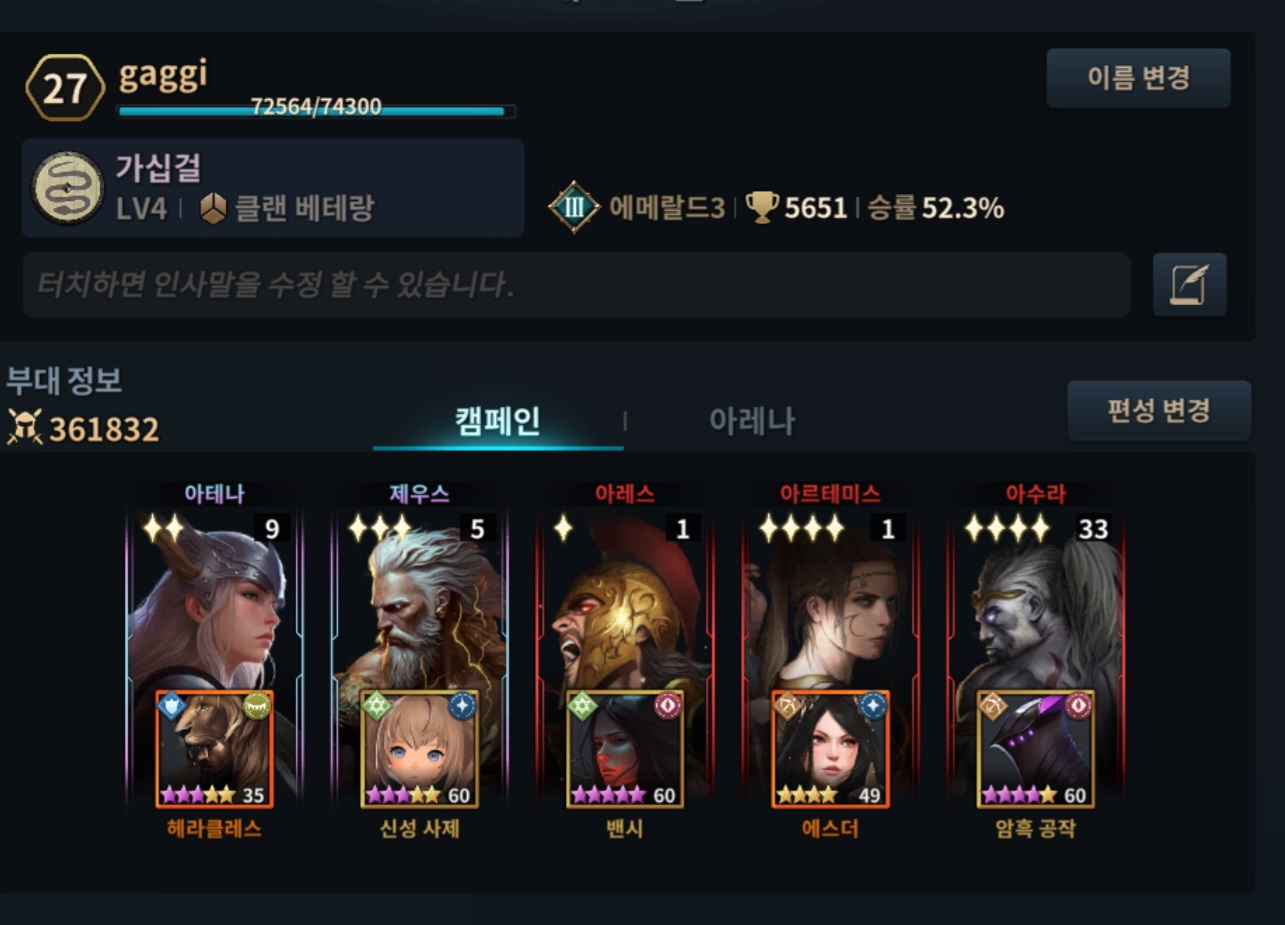Select the 신성 사제 hero portrait
Viewport: 1285px width, 925px height.
point(420,749)
